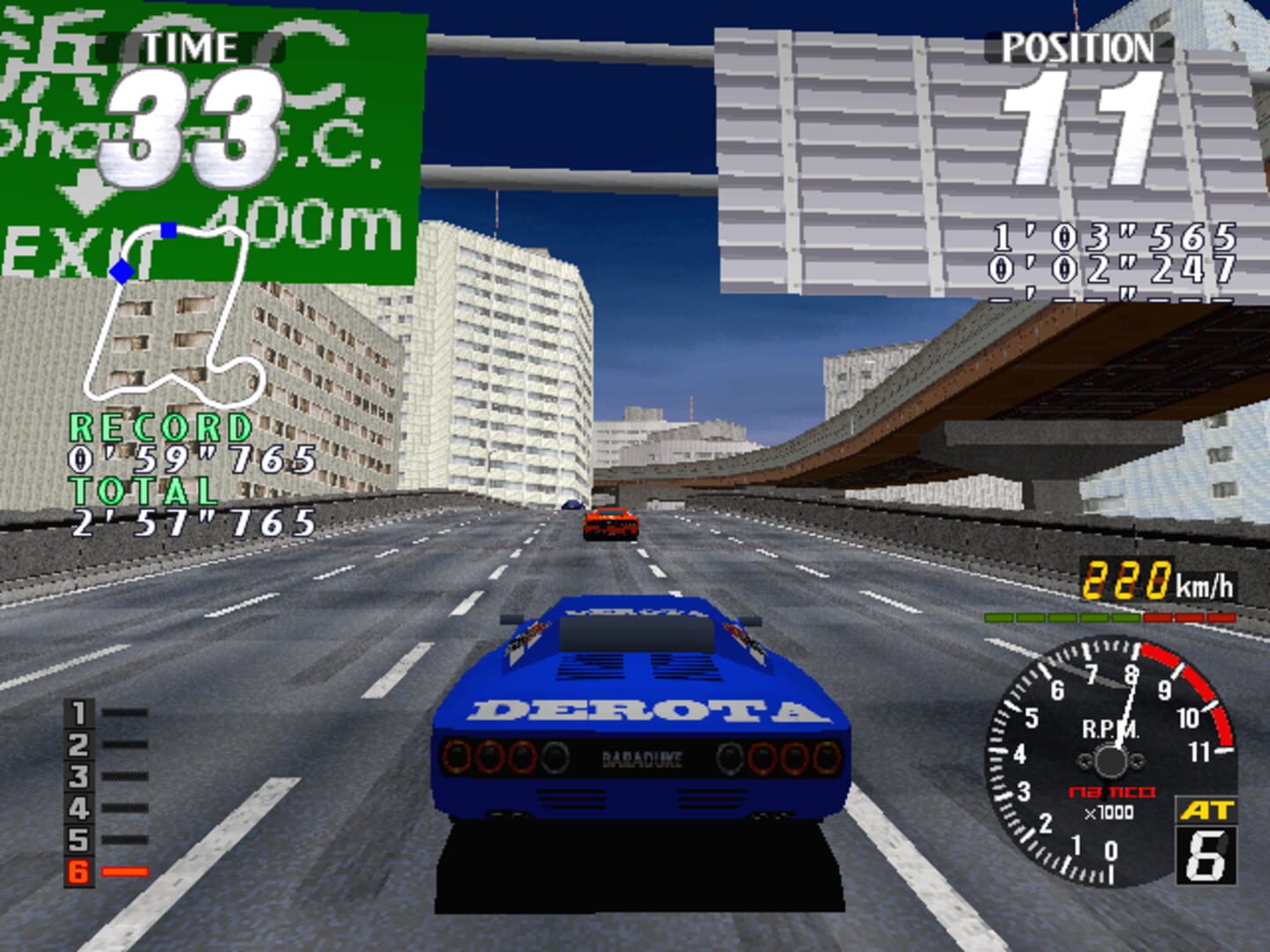Toggle gear slot 3 in the gear column
This screenshot has width=1270, height=952.
(x=77, y=777)
